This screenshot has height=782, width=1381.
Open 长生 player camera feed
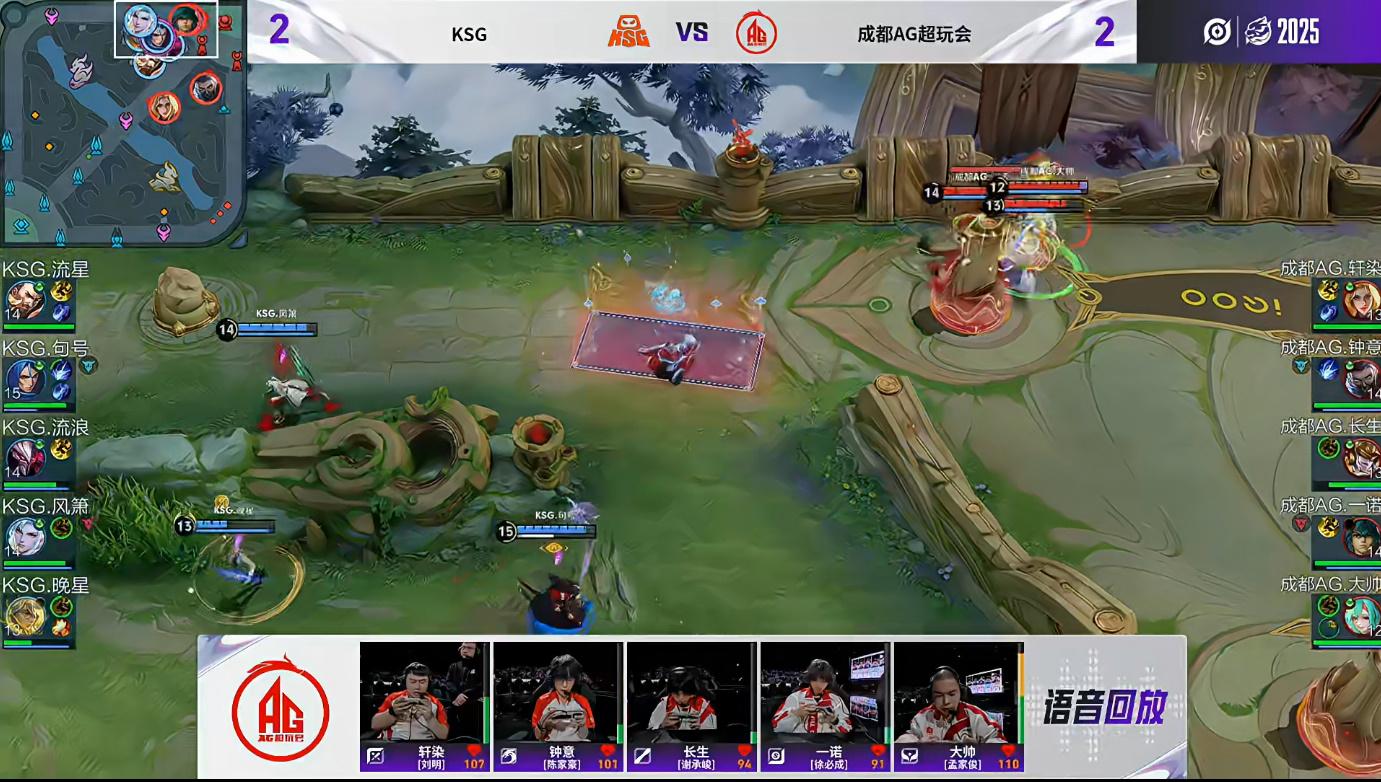click(x=691, y=692)
